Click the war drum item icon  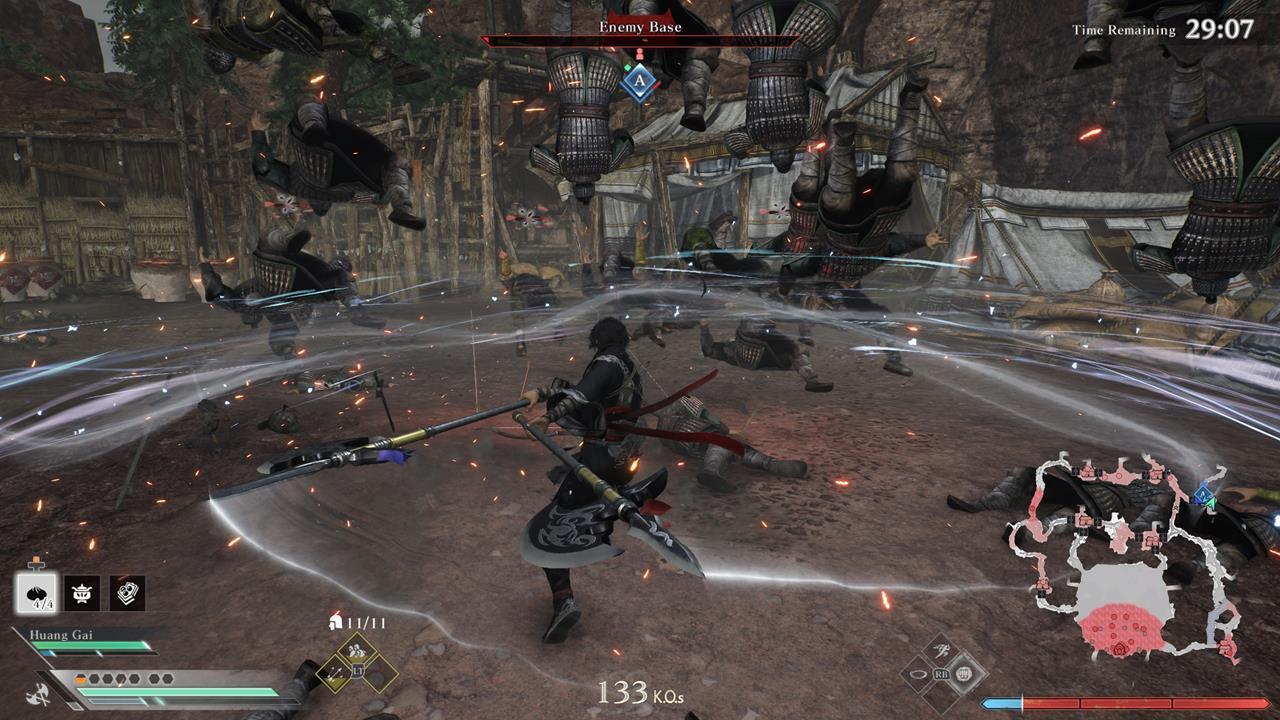81,593
